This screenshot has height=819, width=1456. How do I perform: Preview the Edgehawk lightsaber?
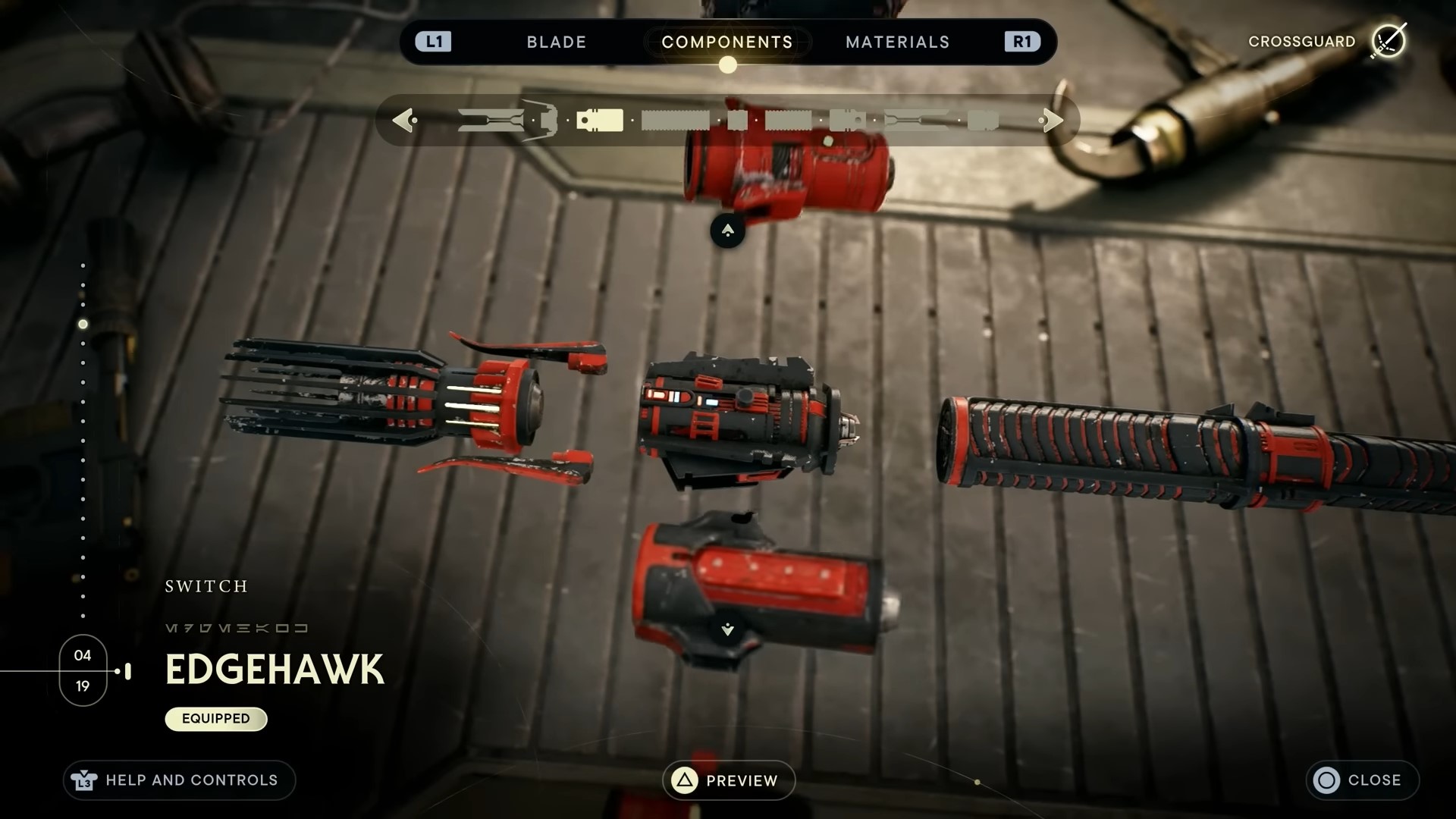(x=728, y=780)
